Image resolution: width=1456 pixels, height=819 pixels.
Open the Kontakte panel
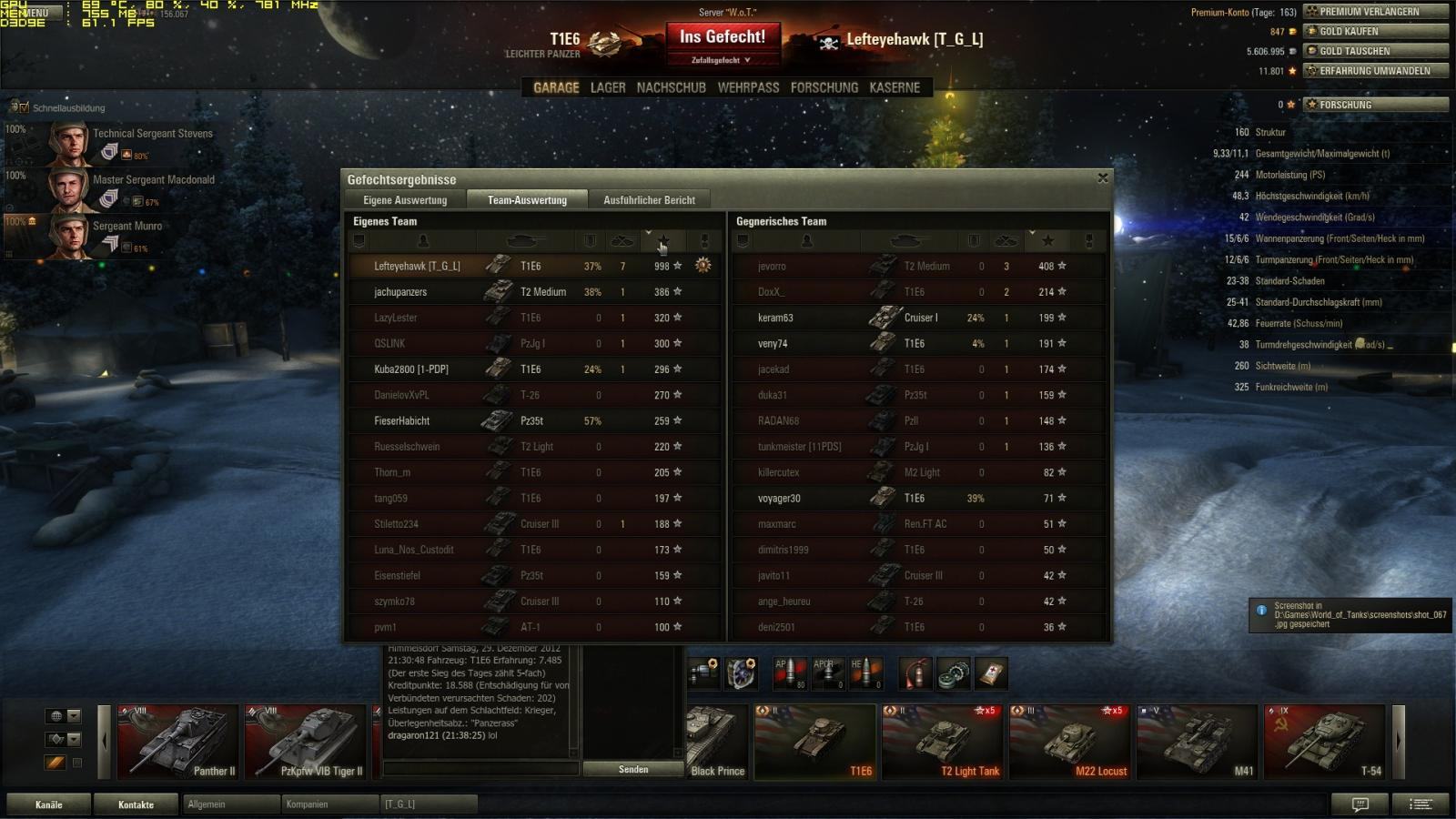[x=136, y=804]
